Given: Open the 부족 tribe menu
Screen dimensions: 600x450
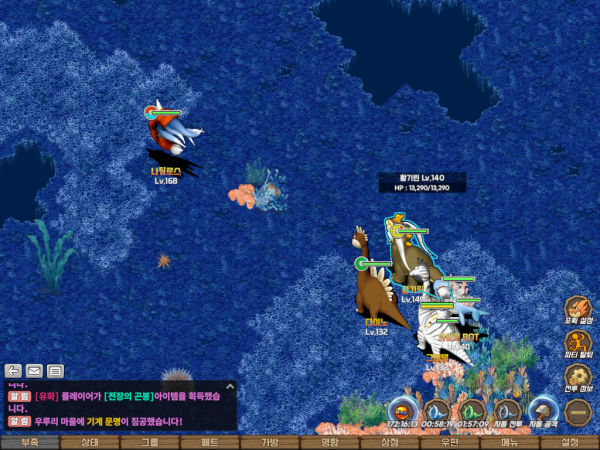Looking at the screenshot, I should (29, 442).
